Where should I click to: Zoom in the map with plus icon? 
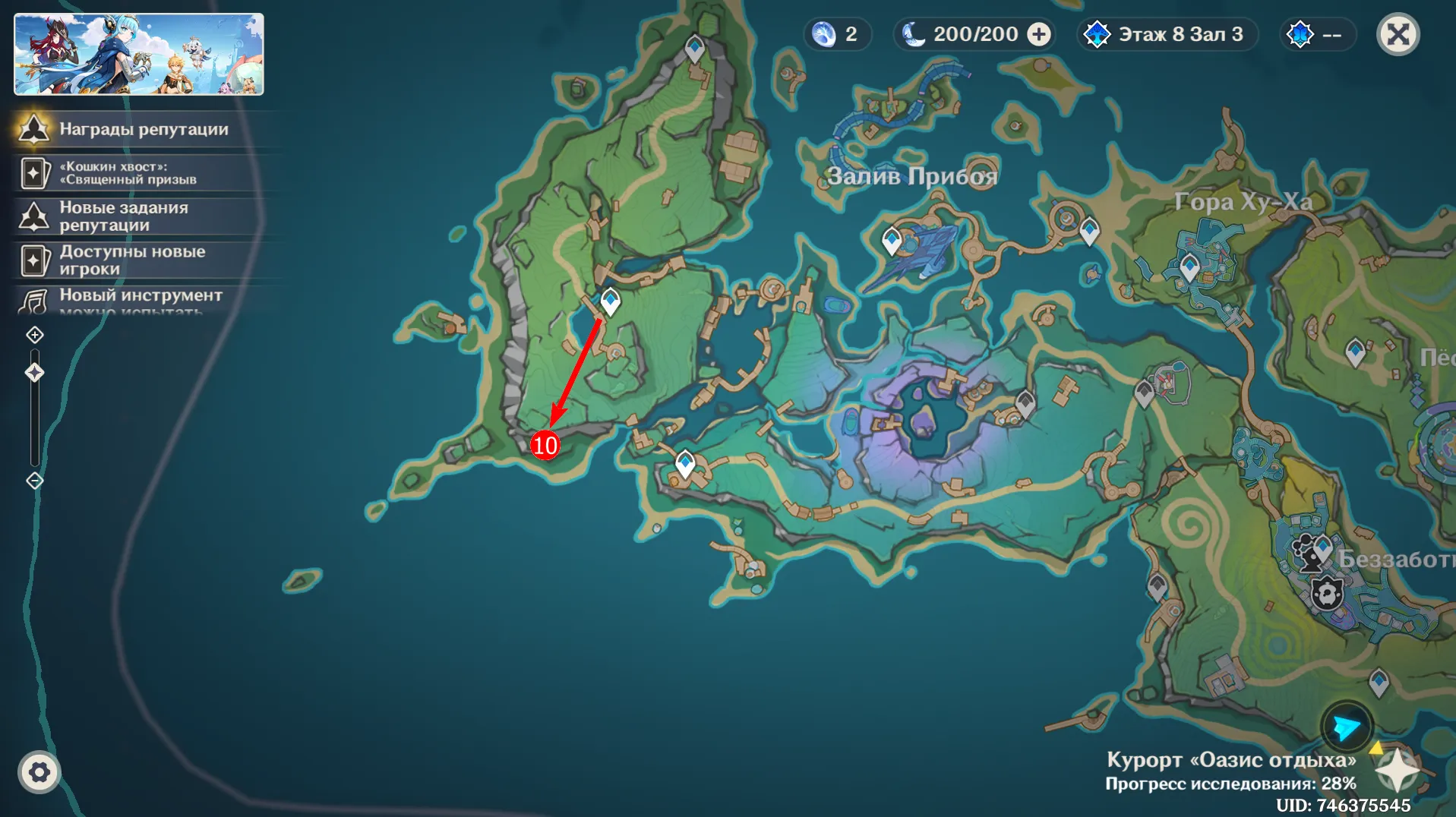point(35,335)
